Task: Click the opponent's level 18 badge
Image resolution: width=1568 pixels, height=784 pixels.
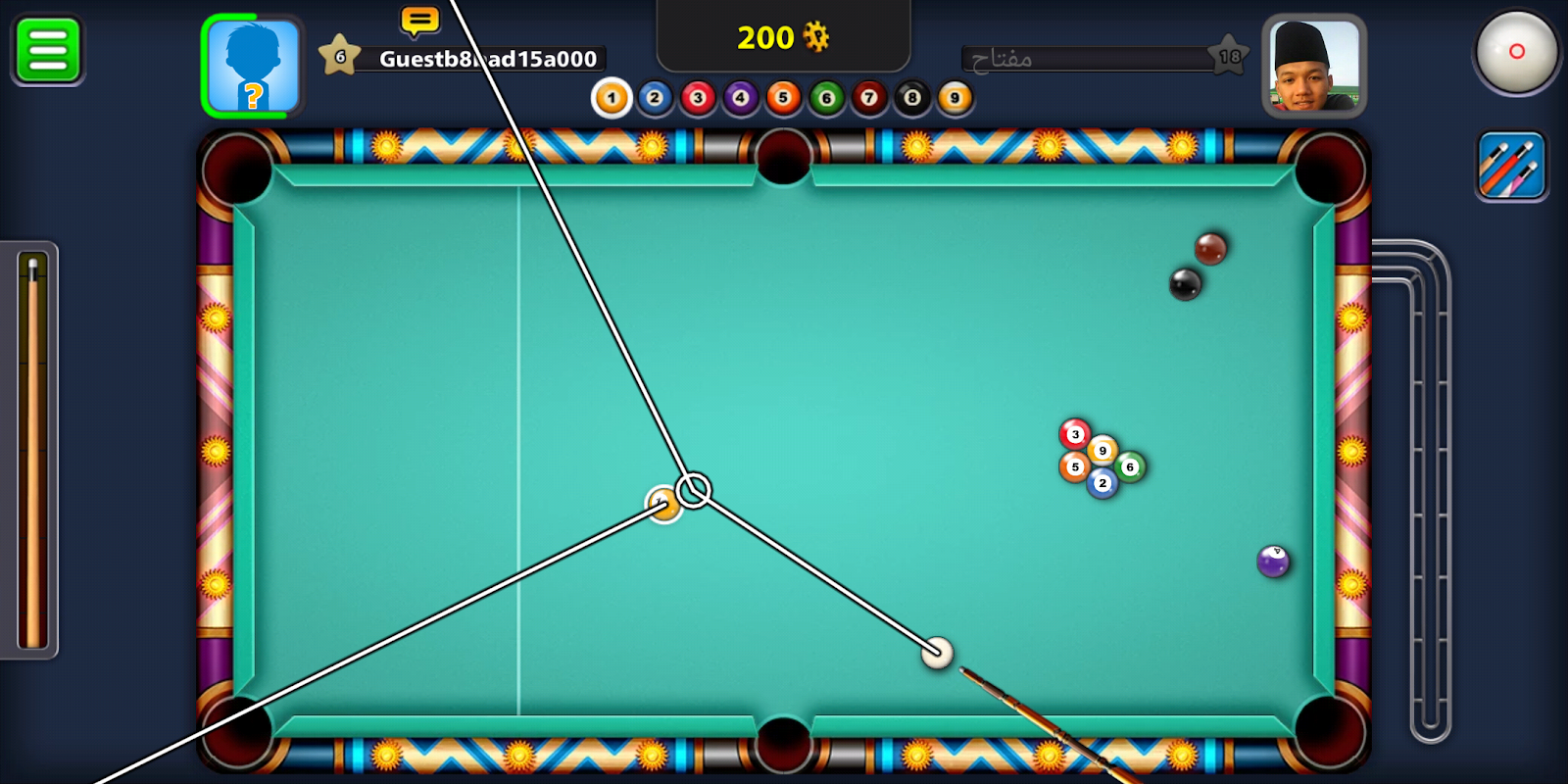Action: tap(1231, 56)
